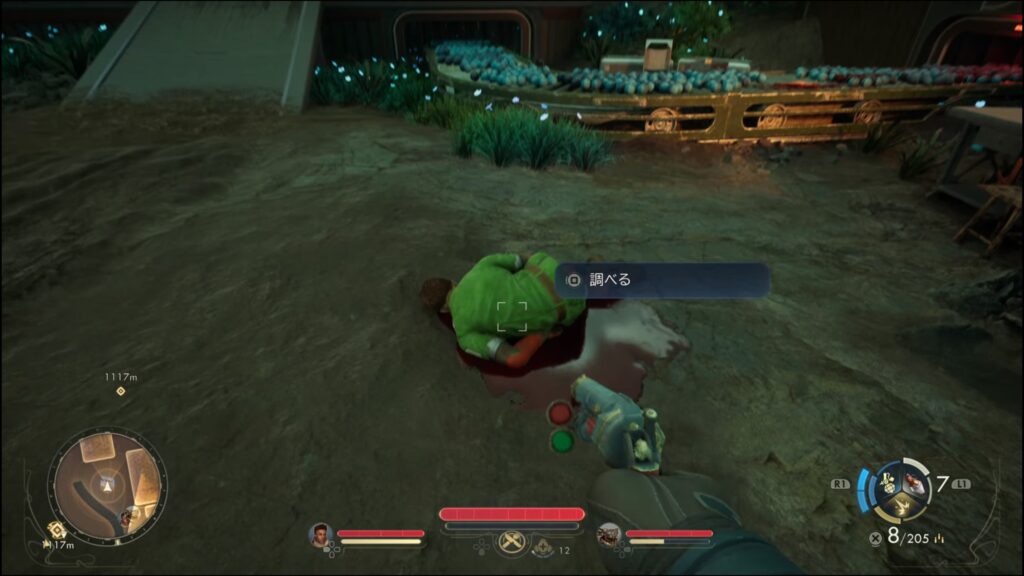Click the emblem icon beside the 12 counter

[541, 548]
